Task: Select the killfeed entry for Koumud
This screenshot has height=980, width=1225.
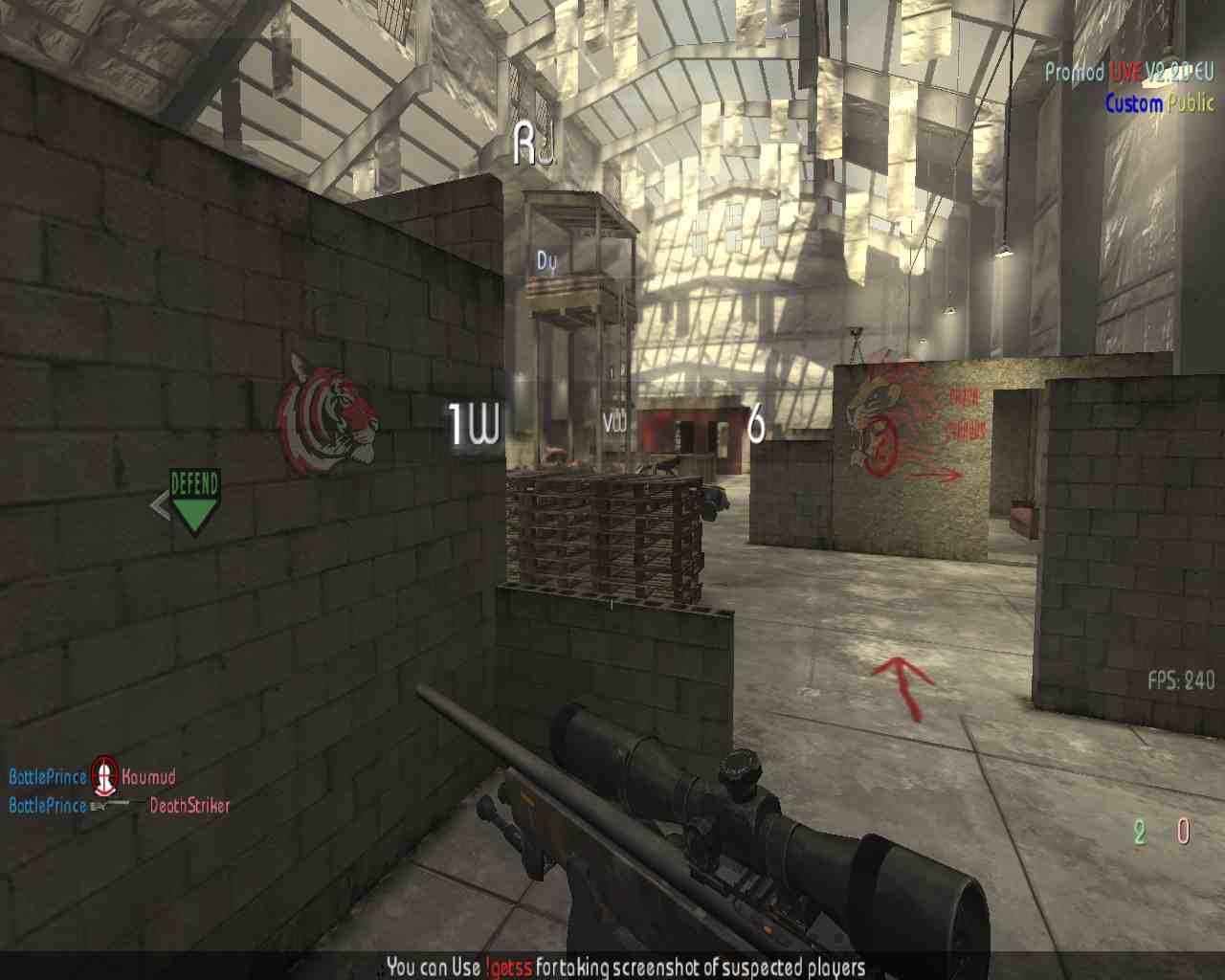Action: 147,776
